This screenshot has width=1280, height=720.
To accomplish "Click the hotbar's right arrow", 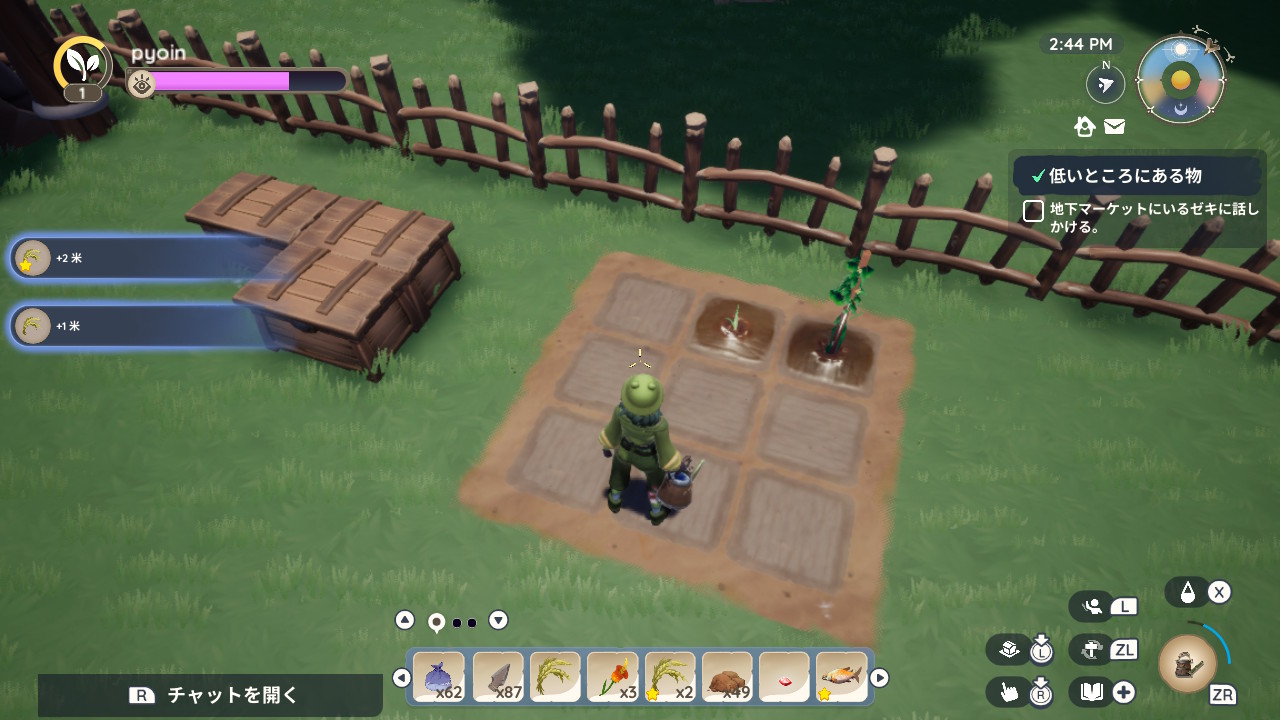I will click(x=880, y=678).
